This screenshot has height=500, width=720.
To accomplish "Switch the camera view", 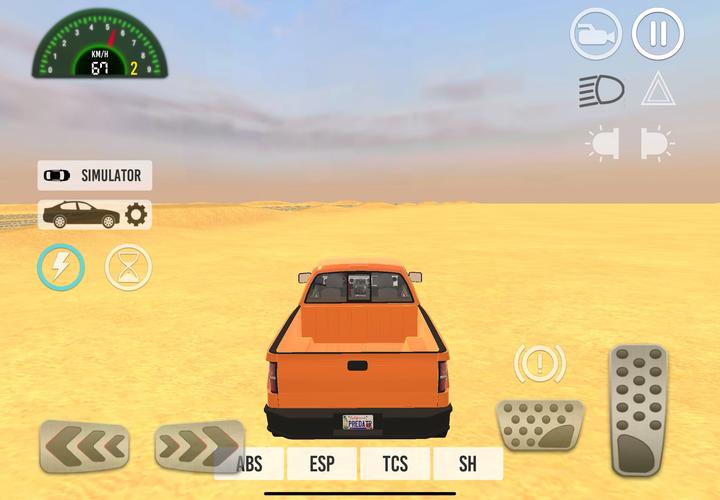I will point(596,34).
